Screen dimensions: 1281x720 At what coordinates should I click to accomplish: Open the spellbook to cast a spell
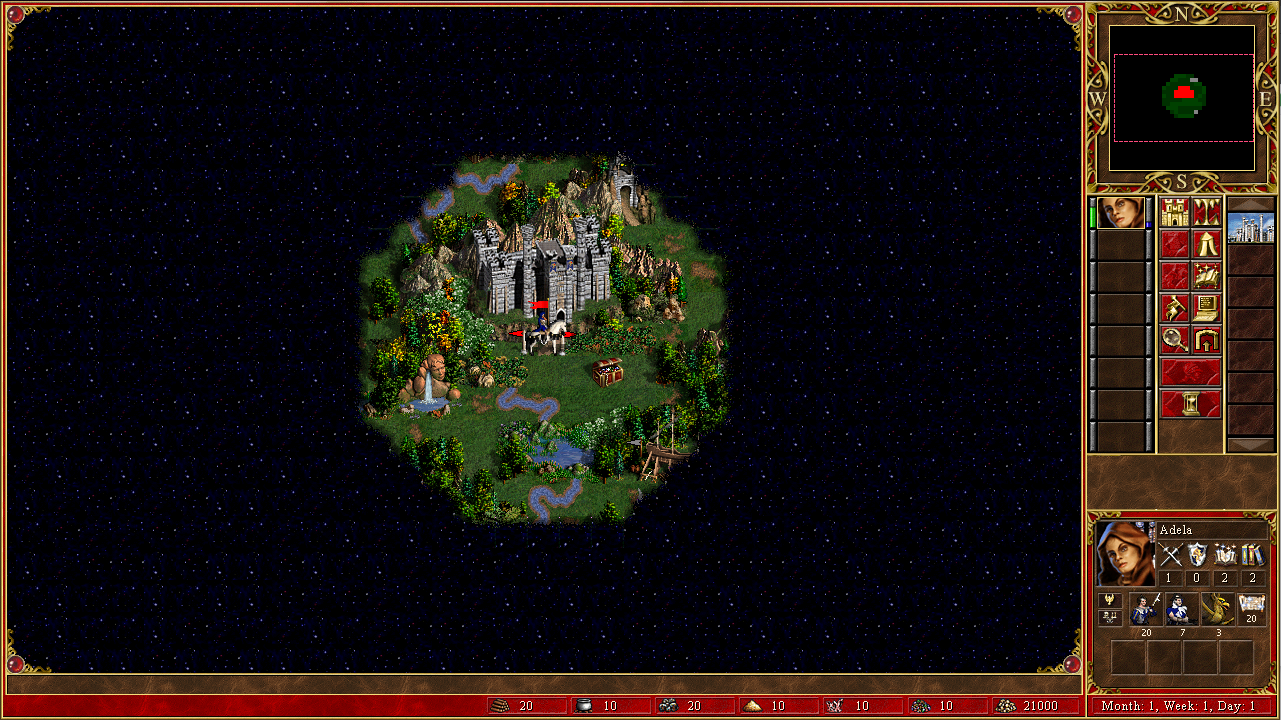[x=1207, y=277]
